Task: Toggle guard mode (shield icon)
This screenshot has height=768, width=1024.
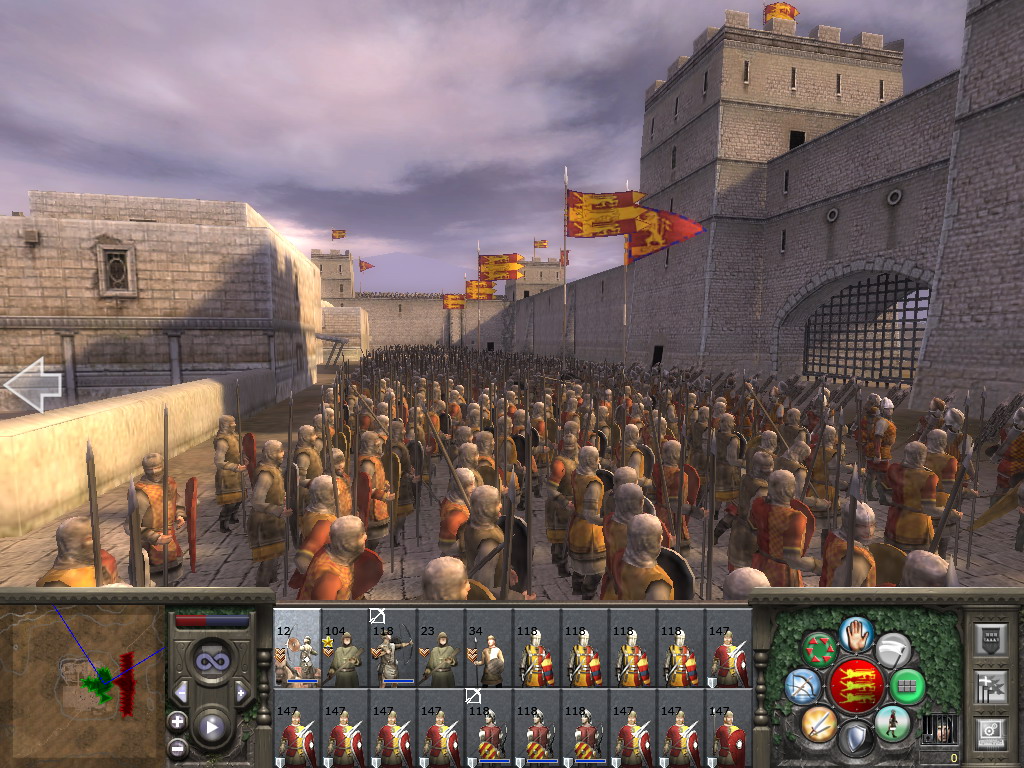Action: click(855, 740)
